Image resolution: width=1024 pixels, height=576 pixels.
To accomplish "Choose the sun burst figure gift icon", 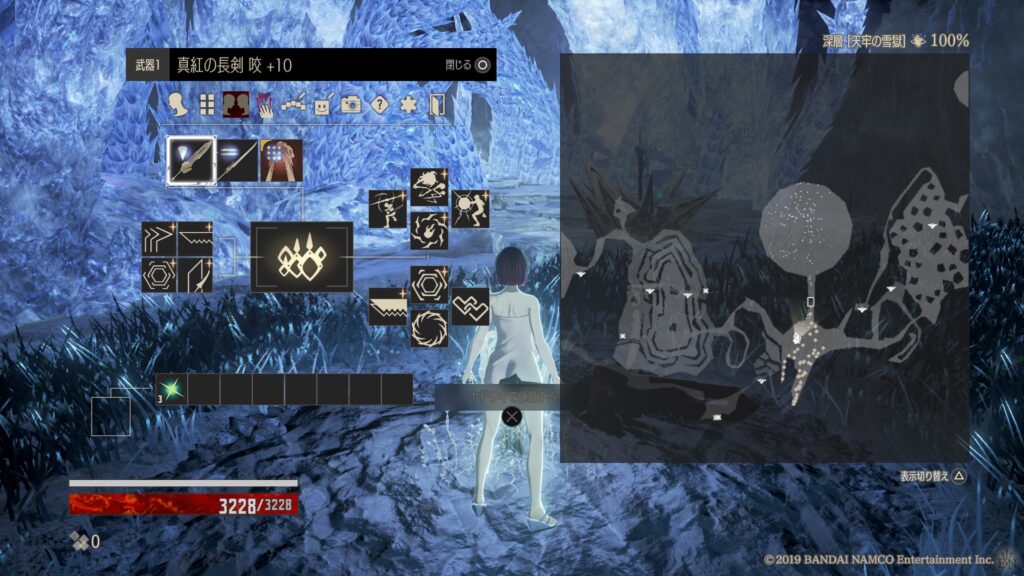I will (470, 209).
